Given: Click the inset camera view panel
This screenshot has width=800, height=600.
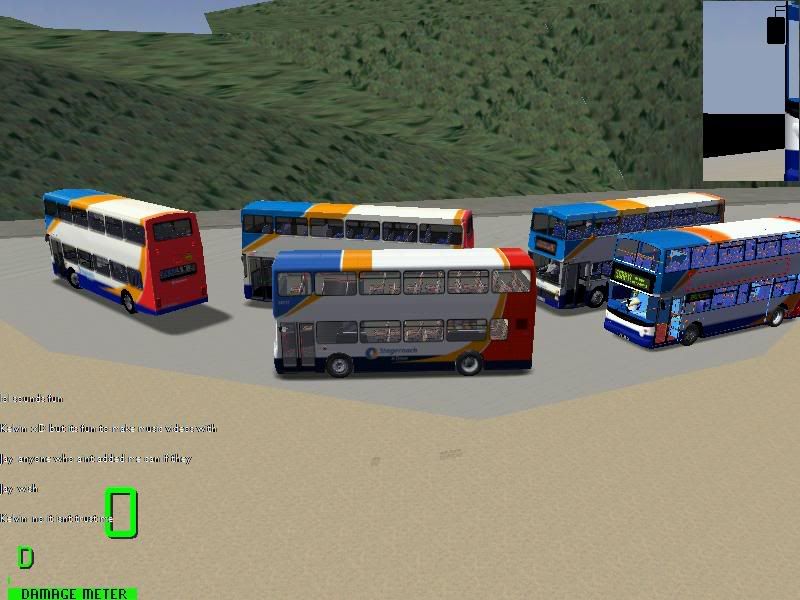Looking at the screenshot, I should [750, 90].
